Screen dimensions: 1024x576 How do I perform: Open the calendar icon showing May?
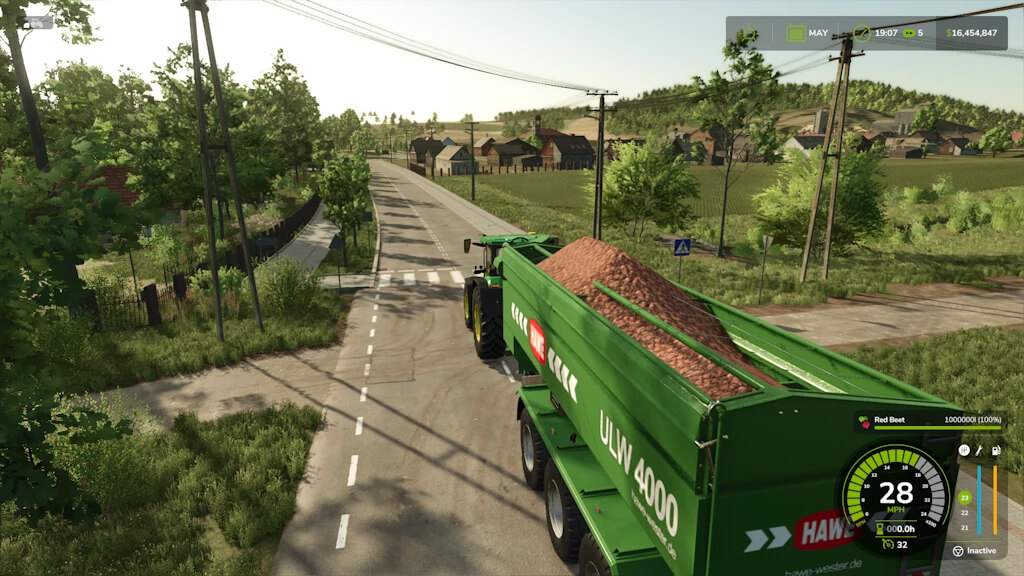tap(795, 33)
